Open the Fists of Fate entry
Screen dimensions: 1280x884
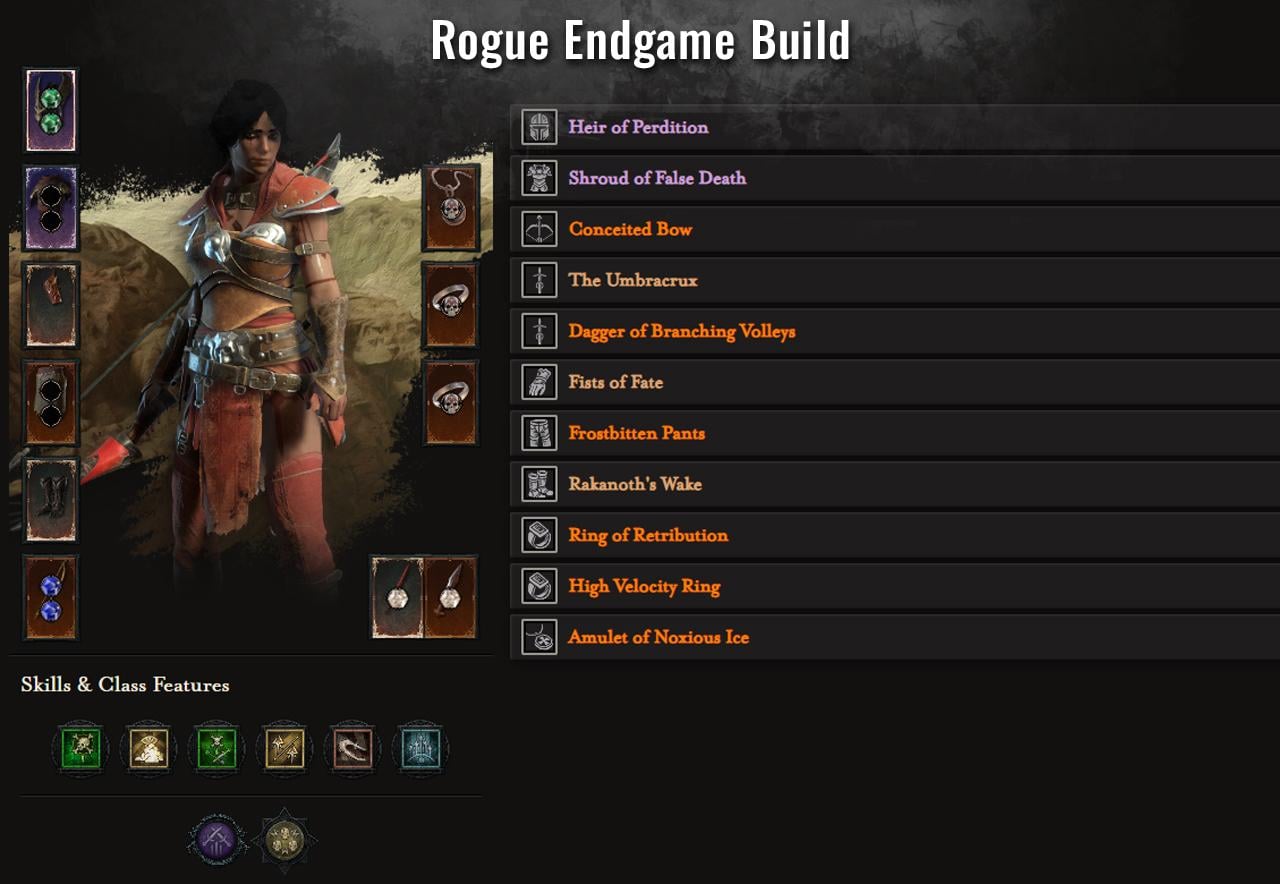click(615, 383)
